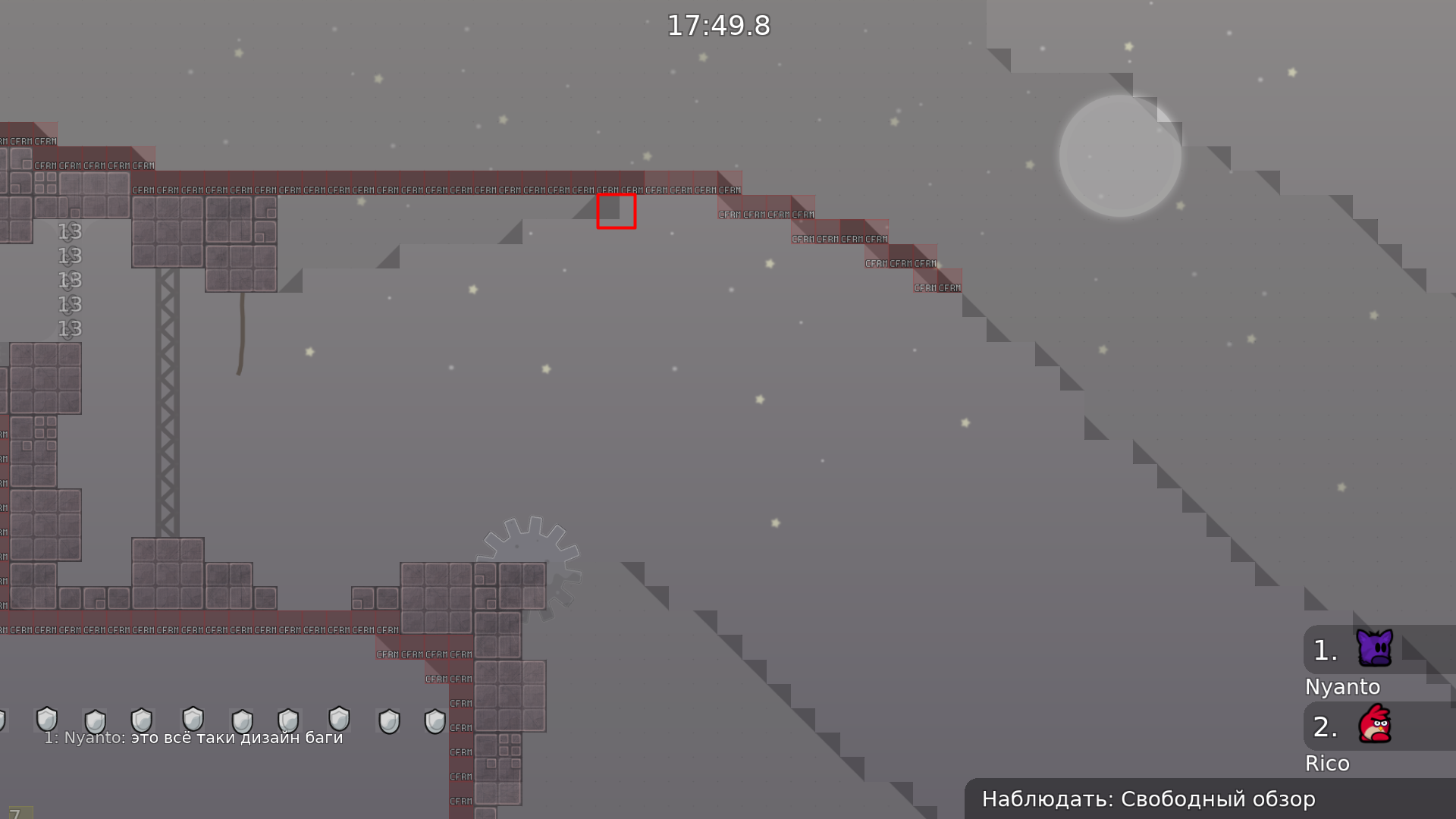The image size is (1456, 819).
Task: Click rank '1.' entry to follow Nyanto
Action: click(1324, 649)
